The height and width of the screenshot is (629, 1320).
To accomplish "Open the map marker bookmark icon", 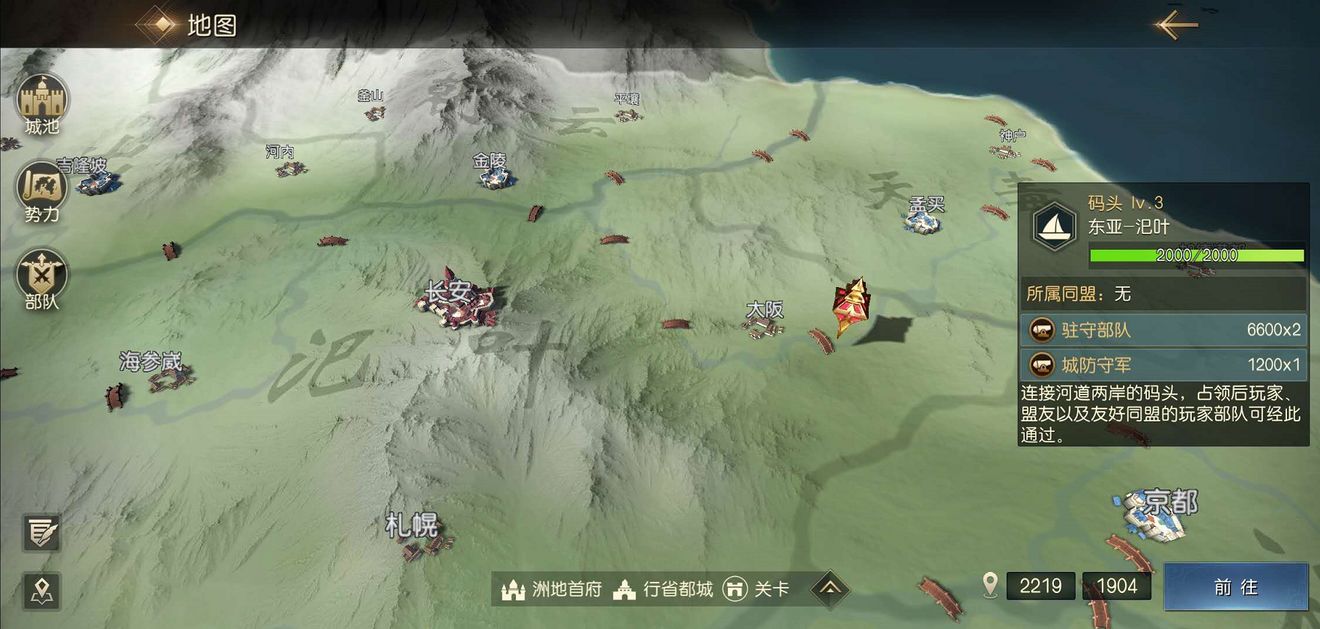I will pos(42,591).
